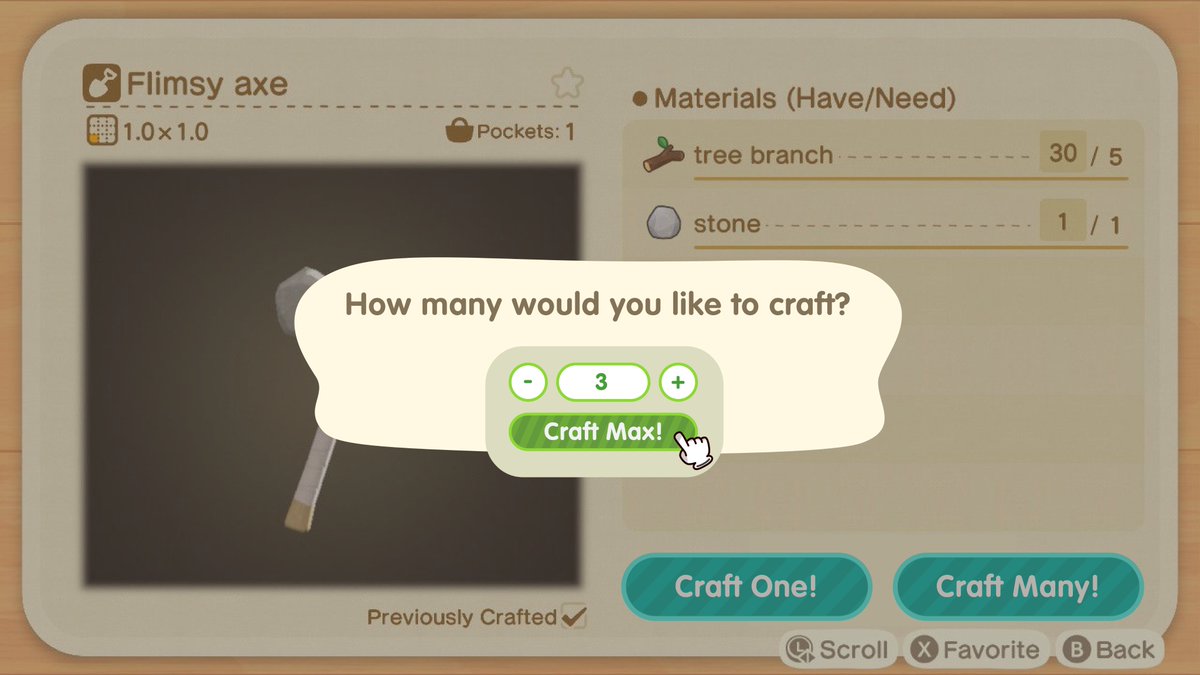Select the tree branch material row
Screen dimensions: 1200x675
click(x=885, y=155)
